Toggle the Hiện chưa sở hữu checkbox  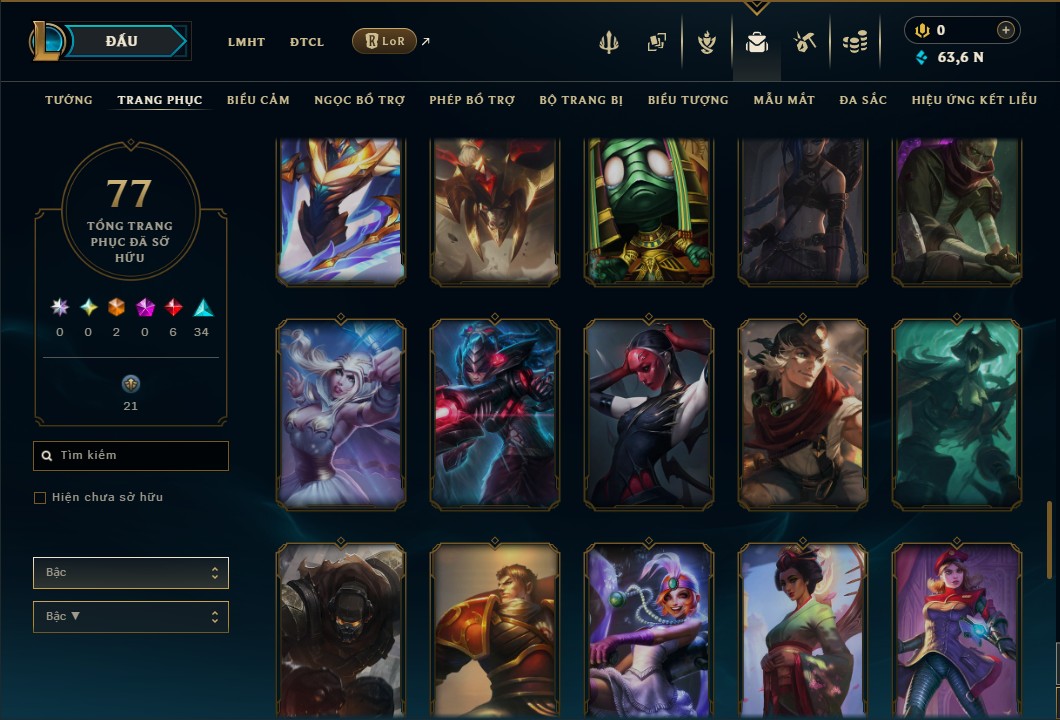click(40, 498)
